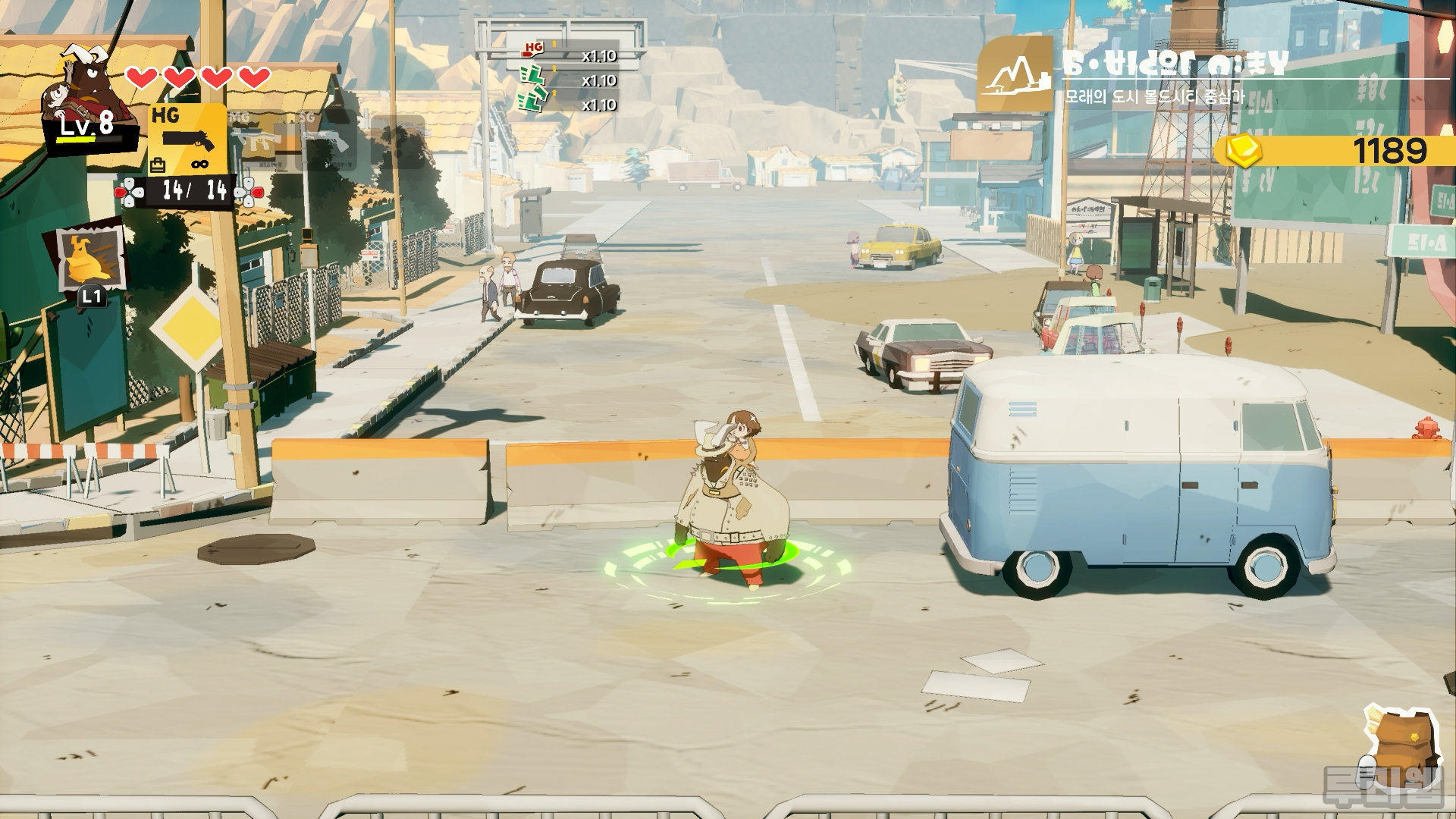Viewport: 1456px width, 819px height.
Task: Click the red HG bullet buff icon
Action: click(x=534, y=51)
